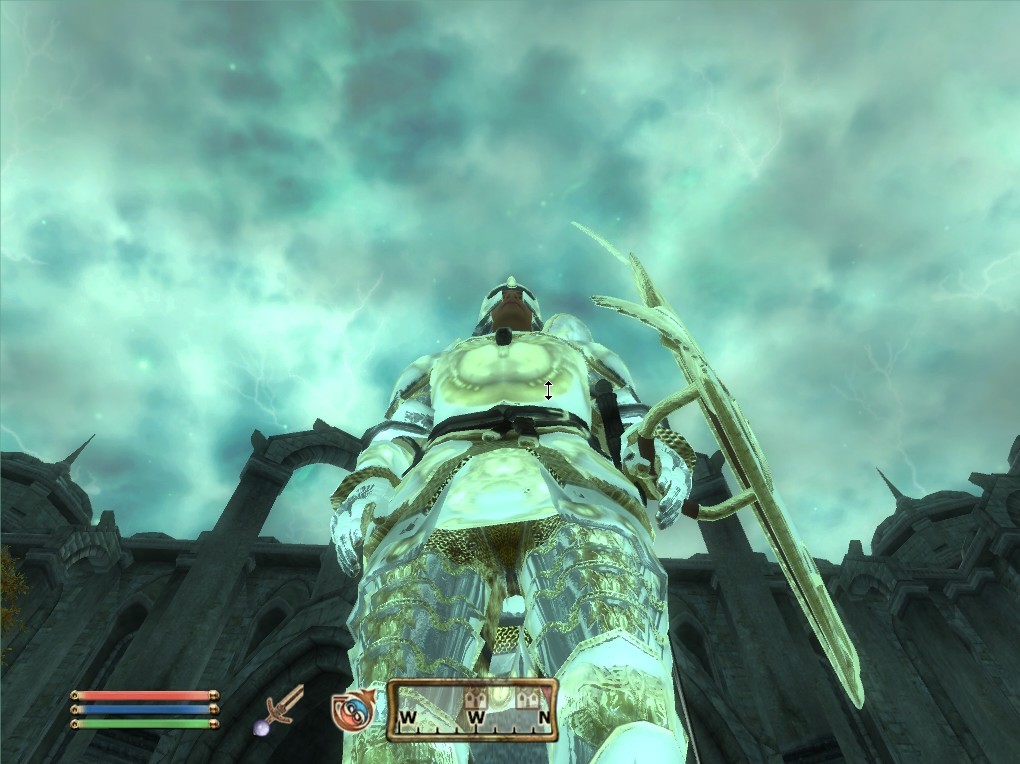This screenshot has width=1020, height=764.
Task: Click the equipped sword weapon icon
Action: point(282,708)
